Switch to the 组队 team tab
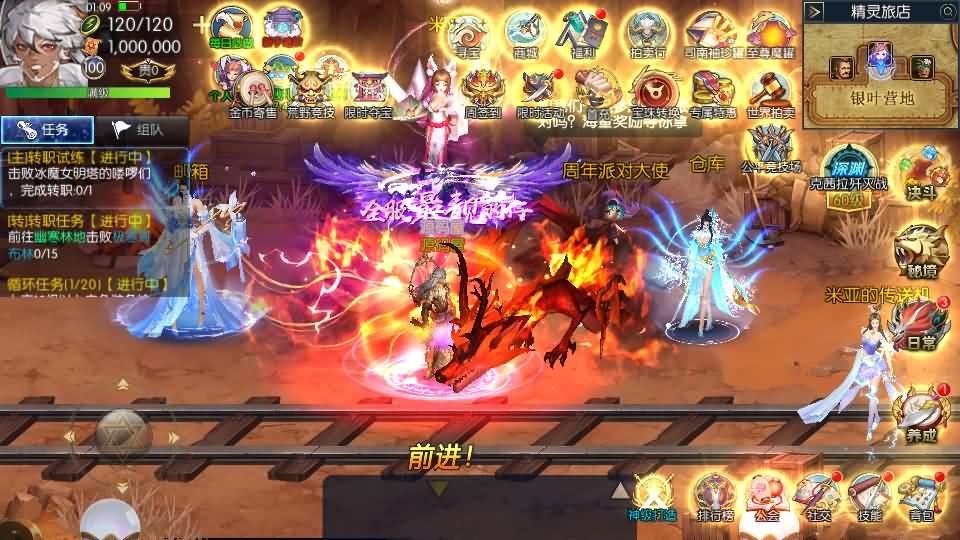The width and height of the screenshot is (960, 540). click(138, 130)
